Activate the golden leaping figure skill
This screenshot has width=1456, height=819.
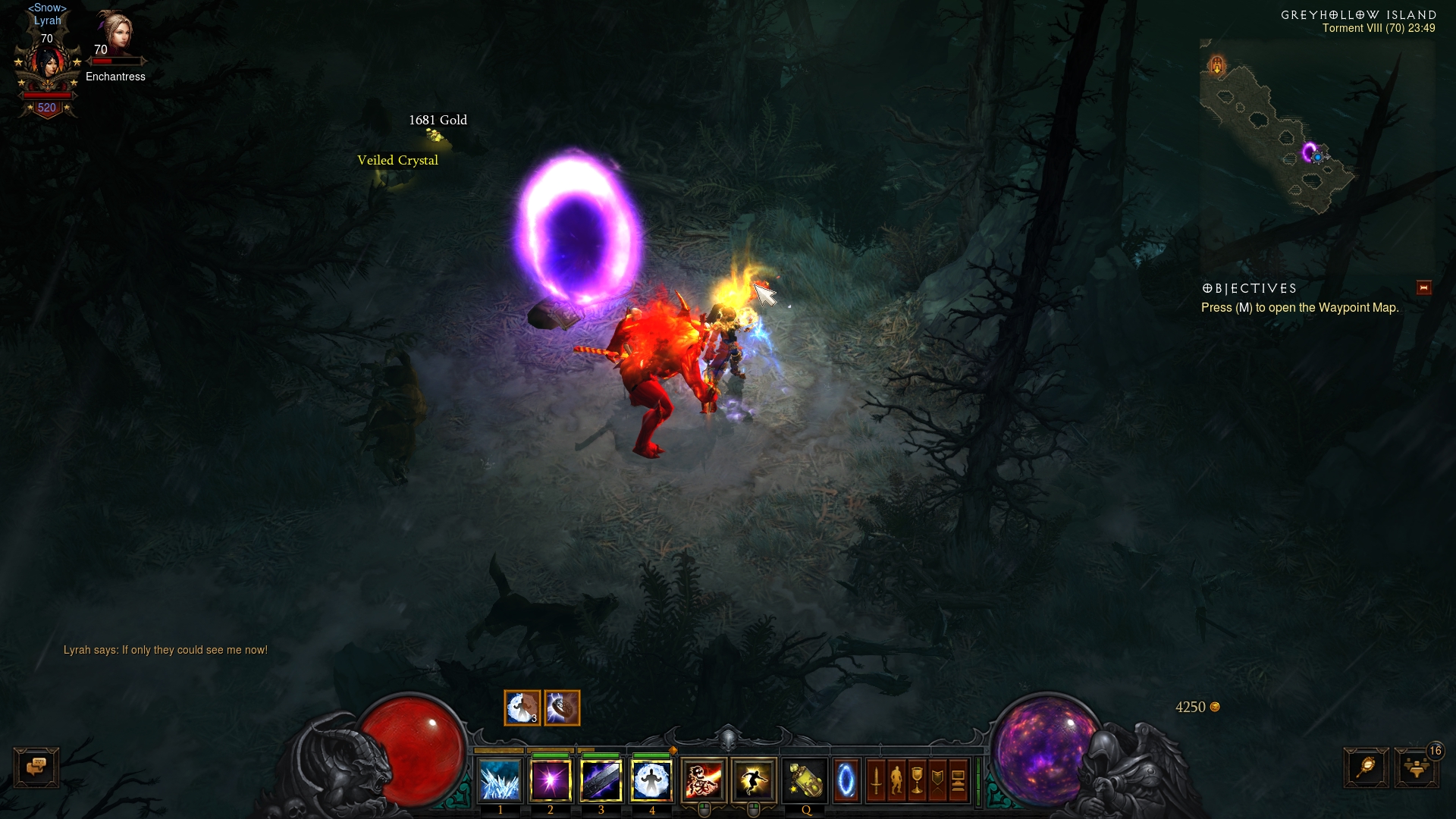754,780
